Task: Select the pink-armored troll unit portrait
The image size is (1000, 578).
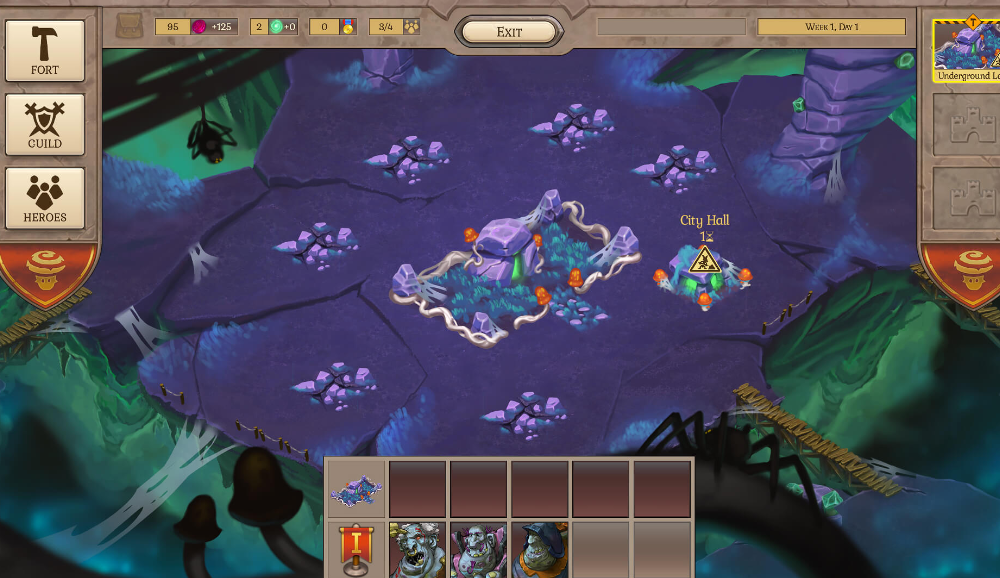Action: tap(478, 550)
